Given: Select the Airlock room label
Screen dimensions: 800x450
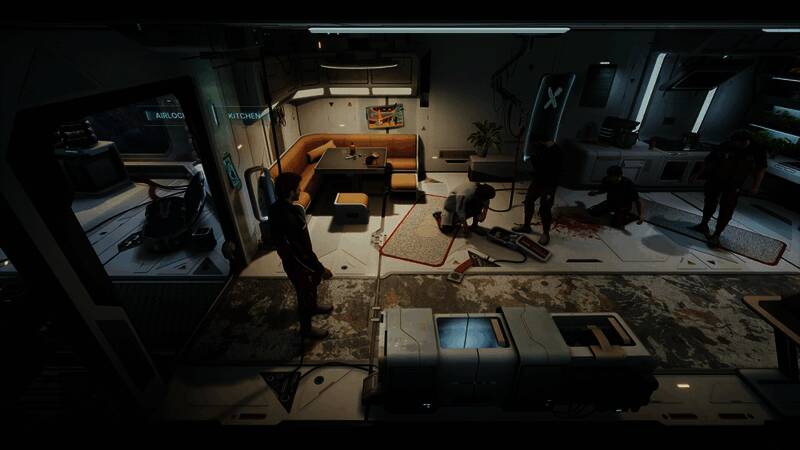Looking at the screenshot, I should click(x=166, y=116).
